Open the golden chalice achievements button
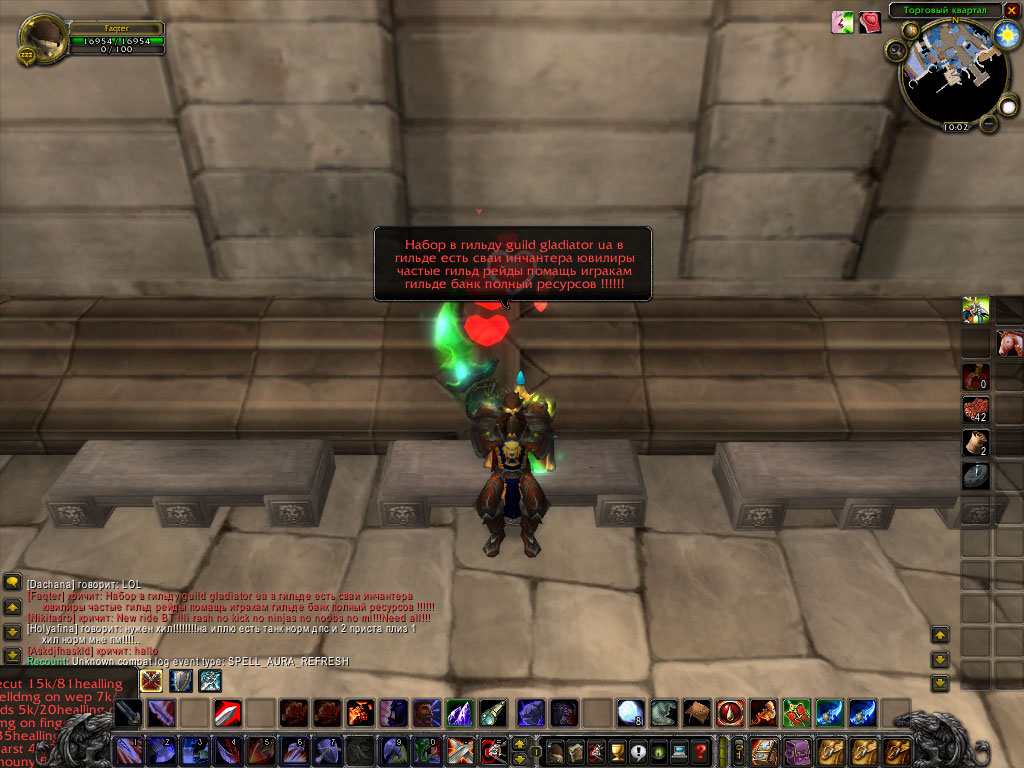 (x=618, y=750)
